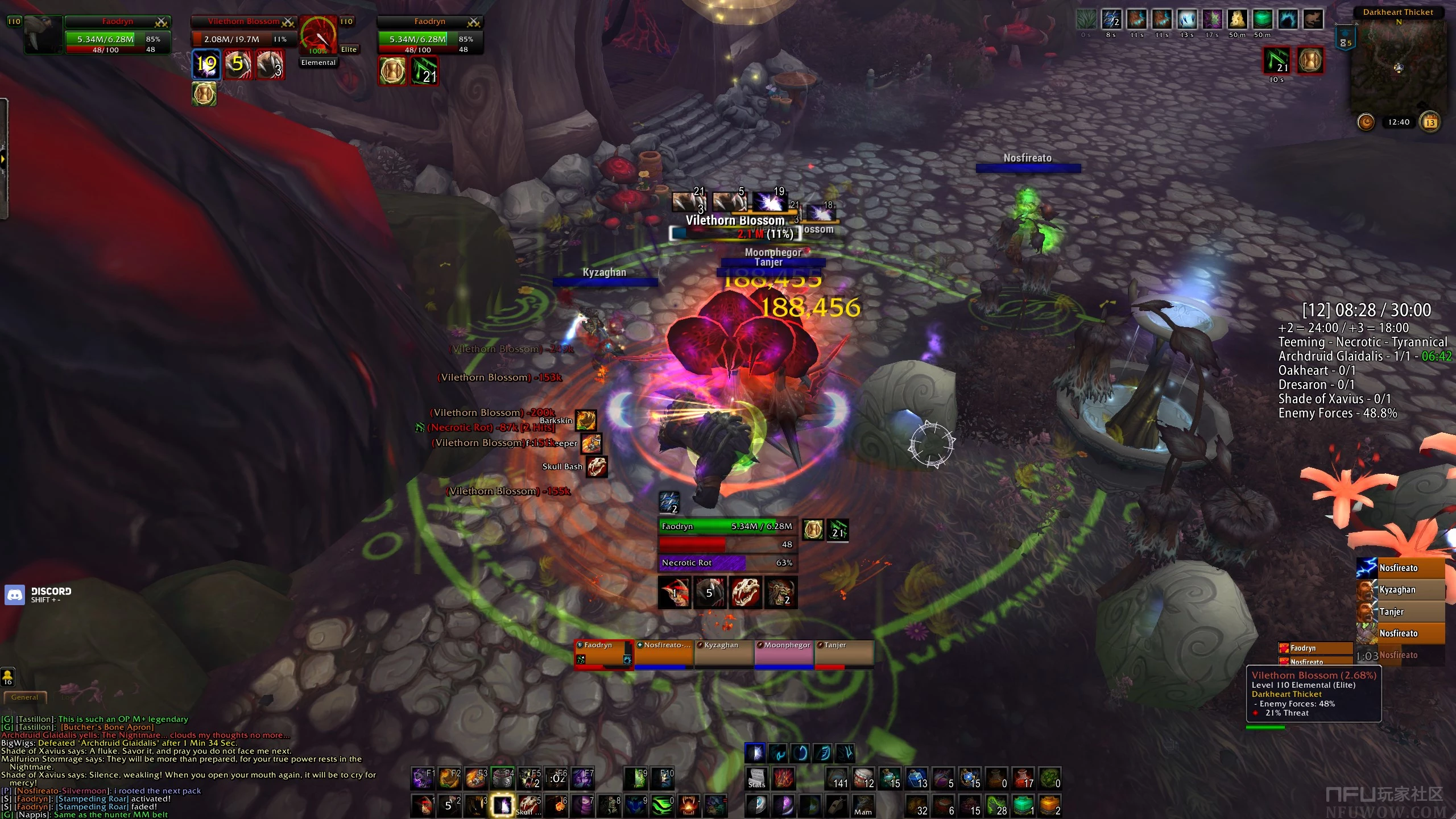This screenshot has width=1456, height=819.
Task: Click Tanjer's party frame
Action: click(x=844, y=654)
